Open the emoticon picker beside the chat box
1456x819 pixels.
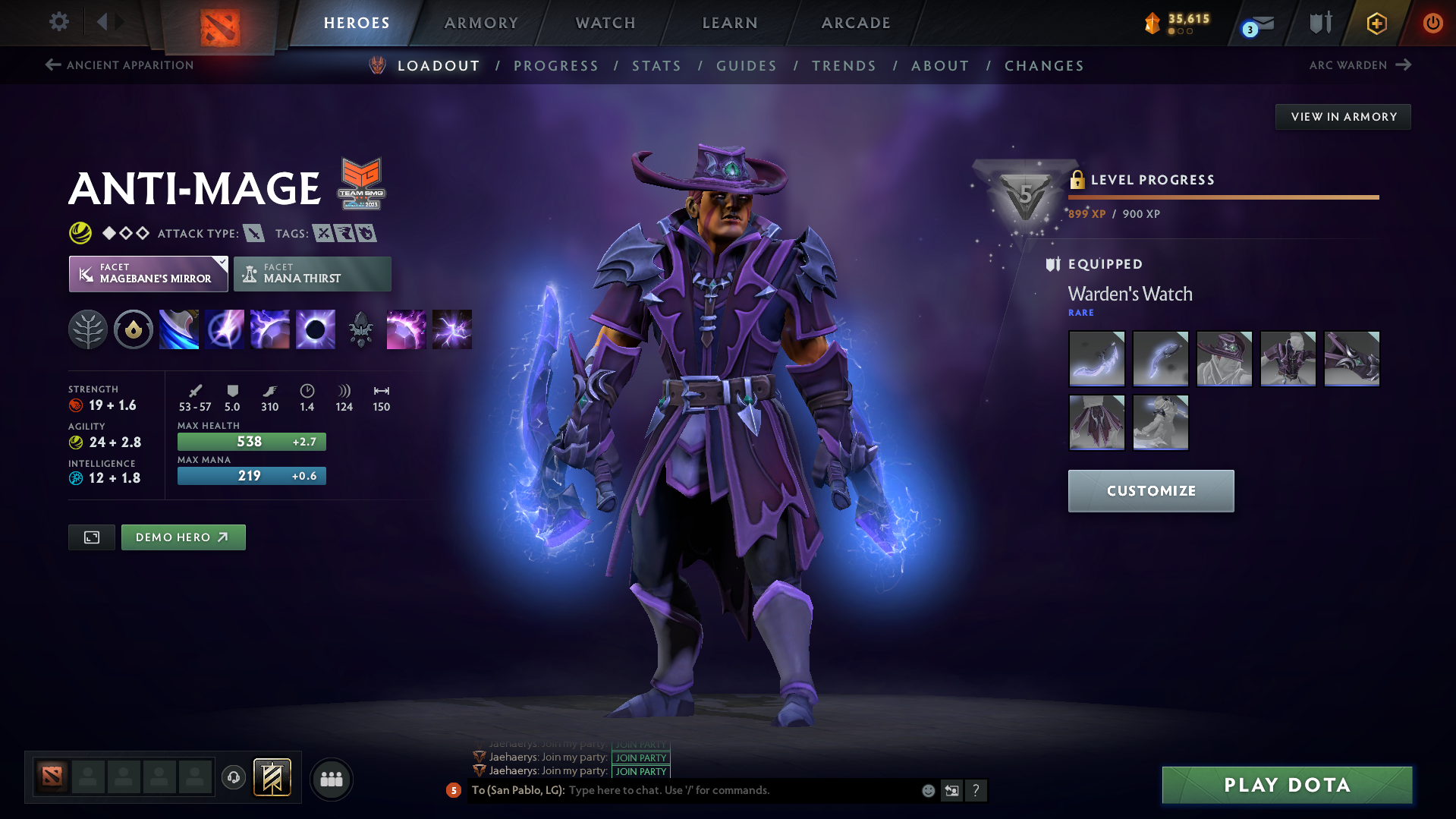coord(927,790)
